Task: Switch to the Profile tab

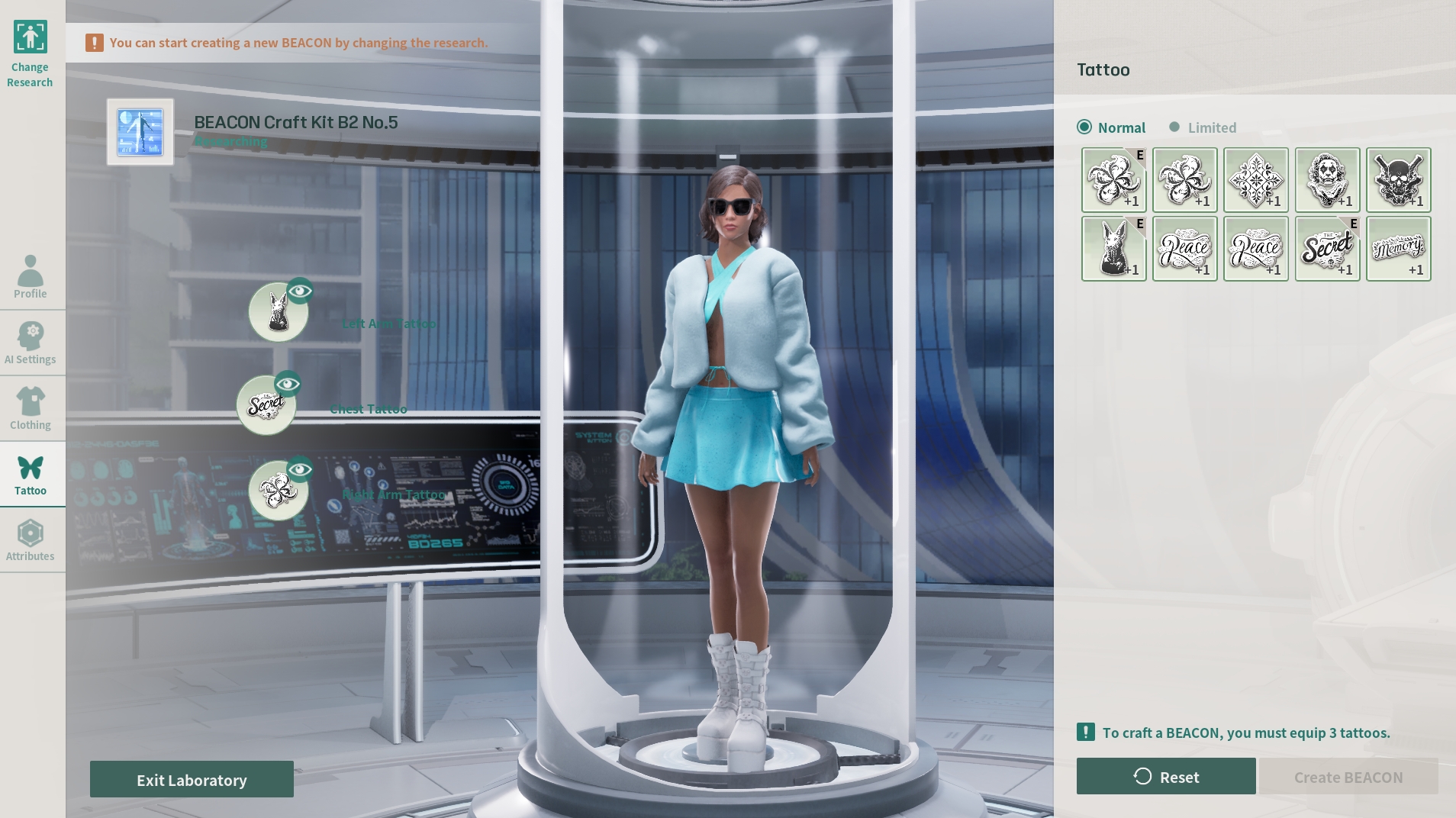Action: coord(31,276)
